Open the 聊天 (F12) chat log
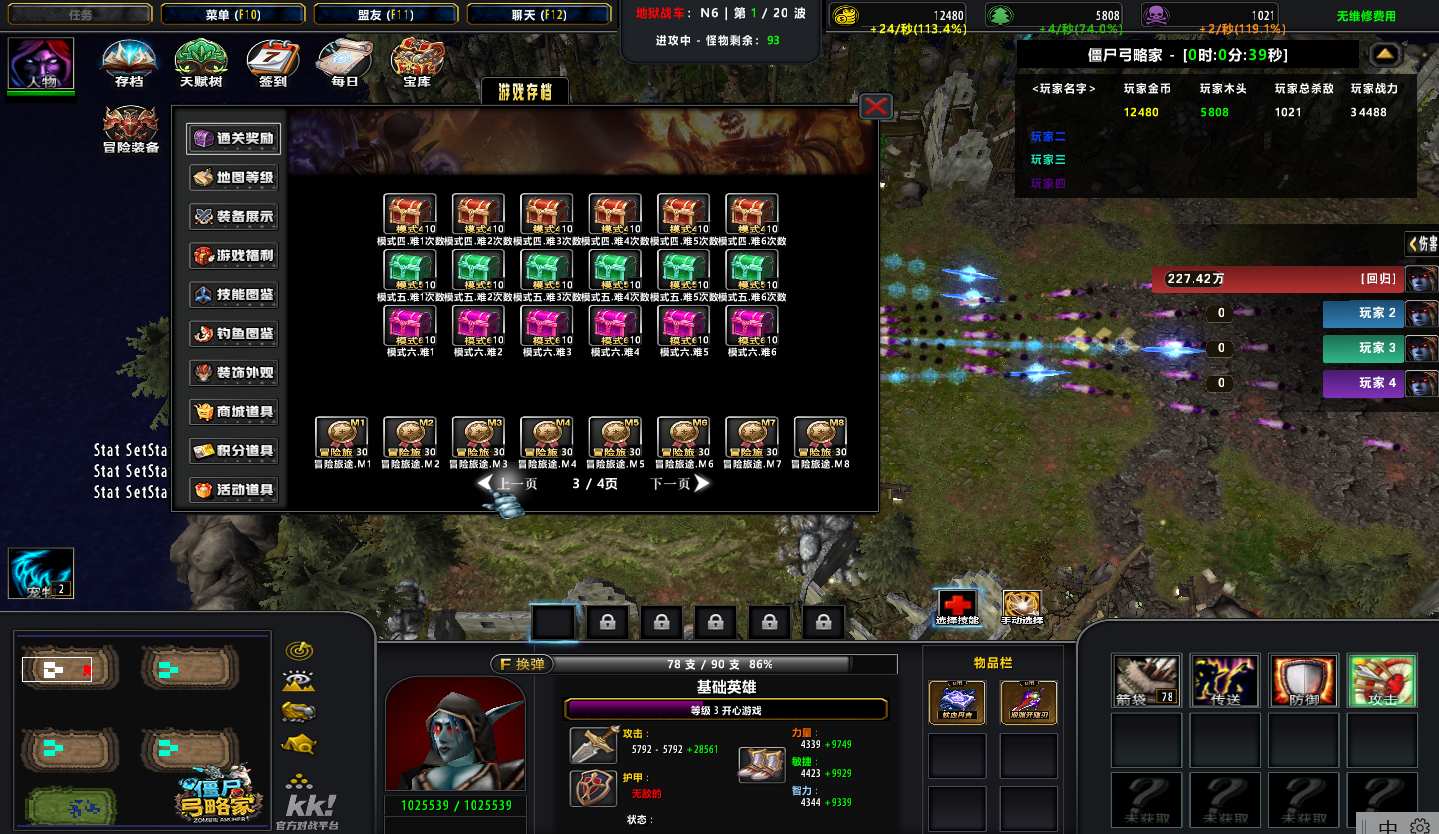1439x834 pixels. pyautogui.click(x=538, y=14)
